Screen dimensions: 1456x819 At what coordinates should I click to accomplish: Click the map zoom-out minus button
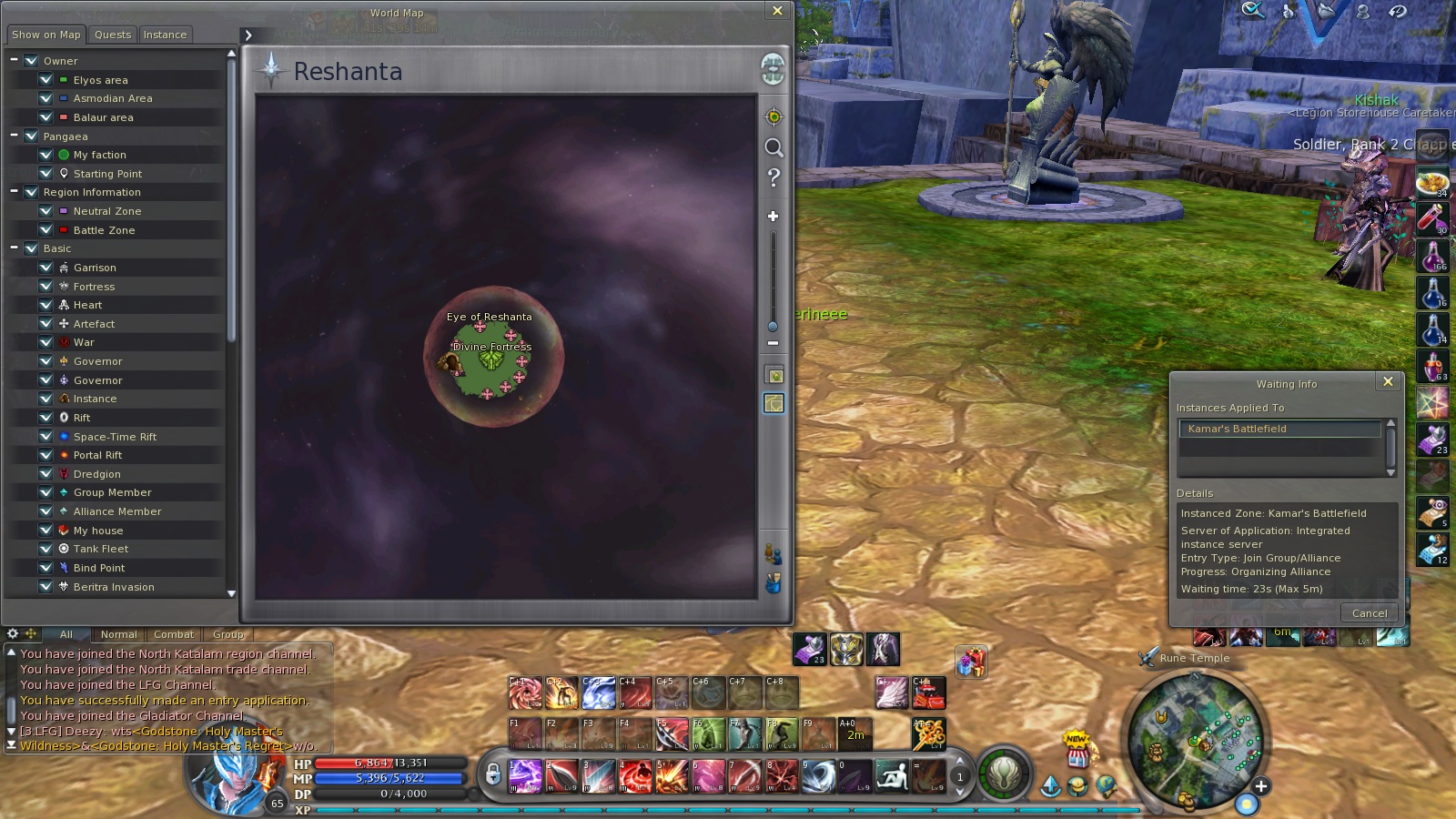773,343
